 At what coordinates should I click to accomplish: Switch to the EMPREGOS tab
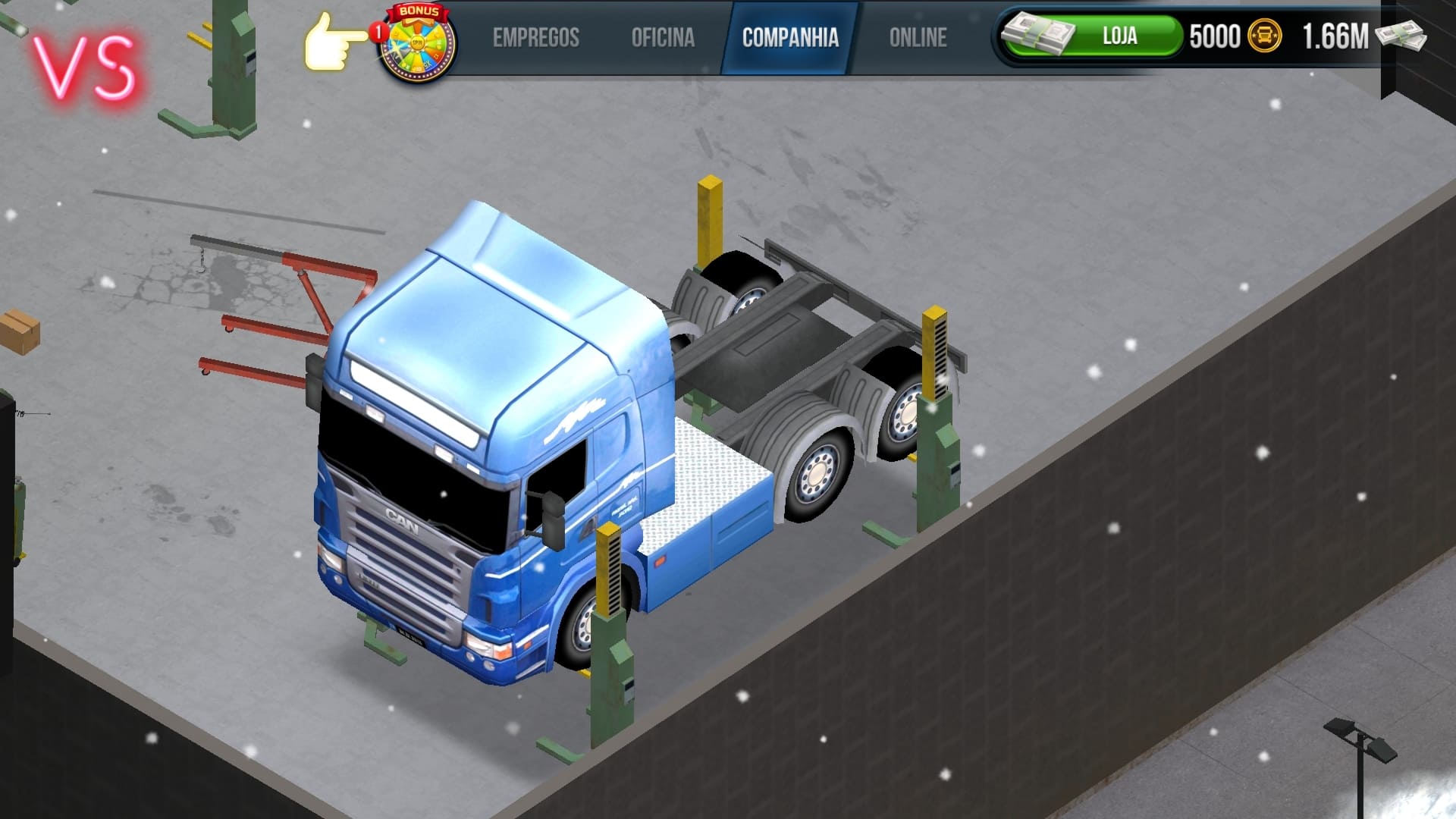click(537, 36)
